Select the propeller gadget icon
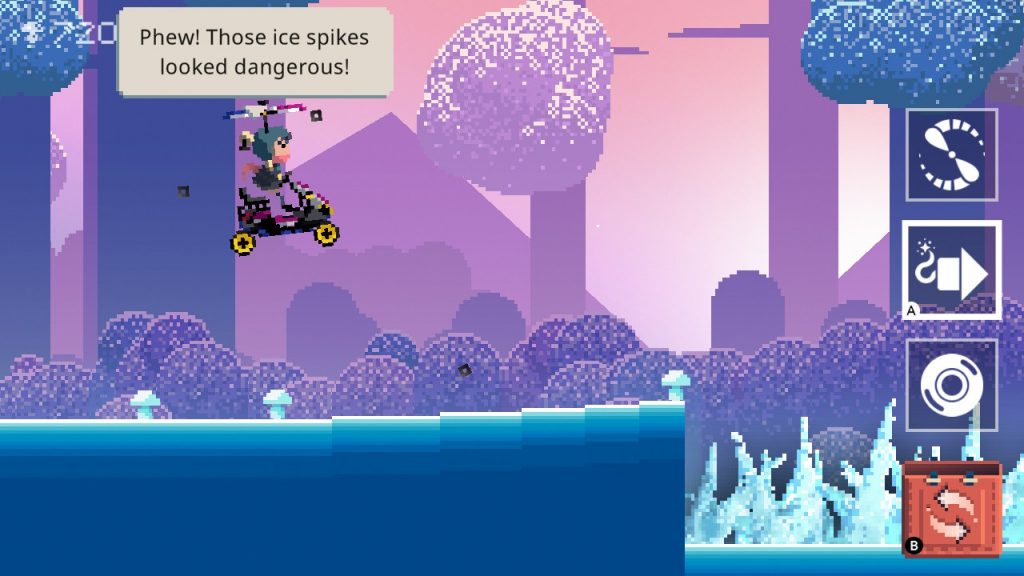This screenshot has width=1024, height=576. [x=951, y=154]
